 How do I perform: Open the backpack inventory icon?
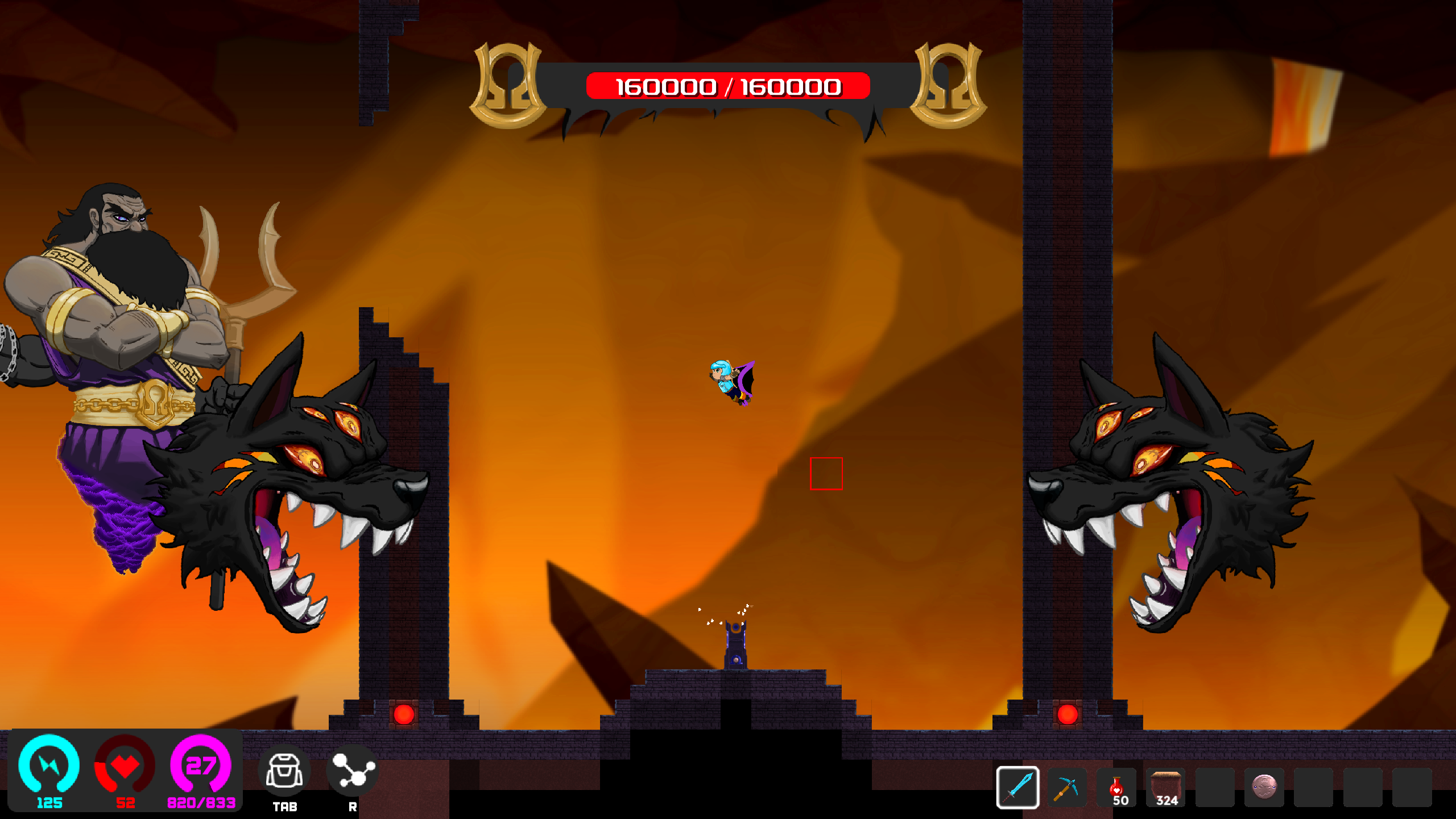click(x=284, y=771)
